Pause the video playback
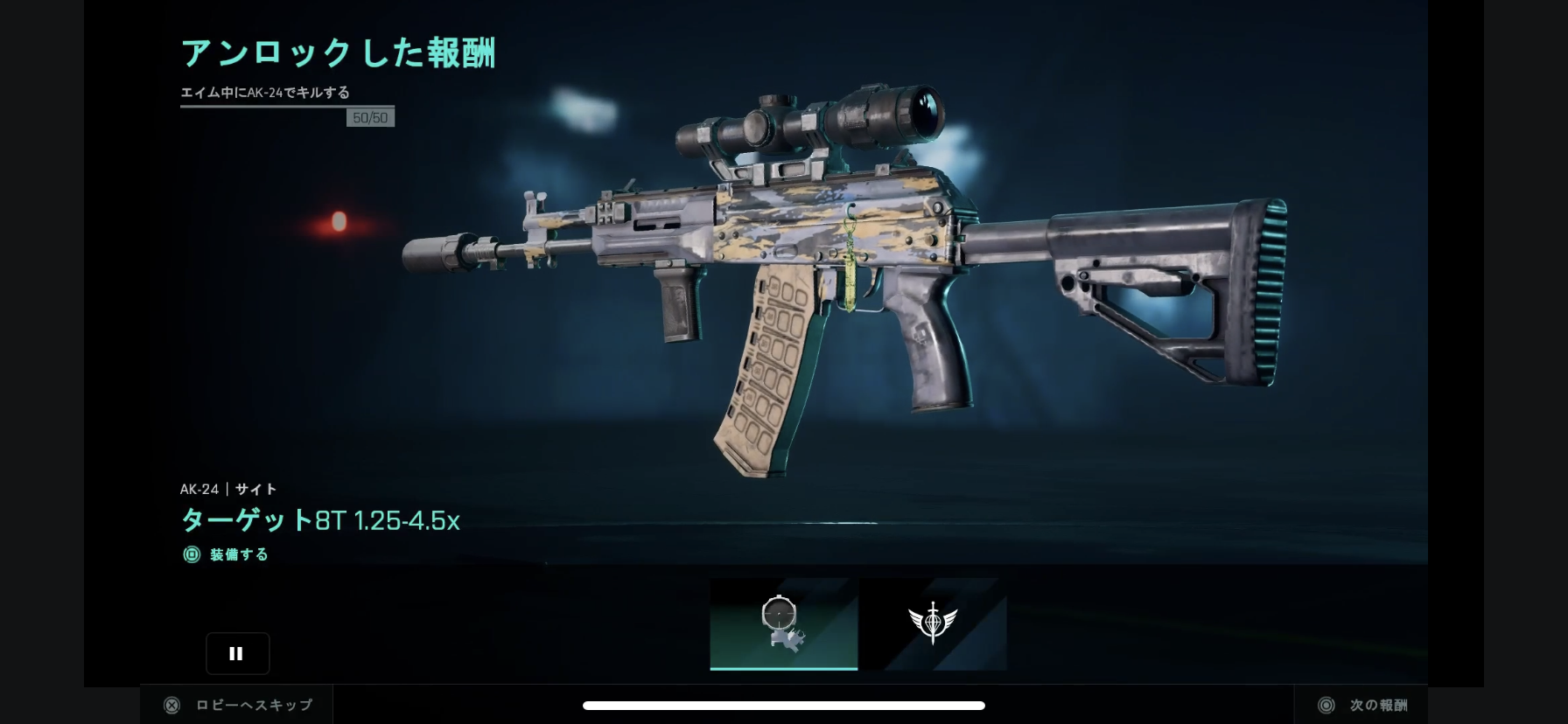 click(237, 653)
